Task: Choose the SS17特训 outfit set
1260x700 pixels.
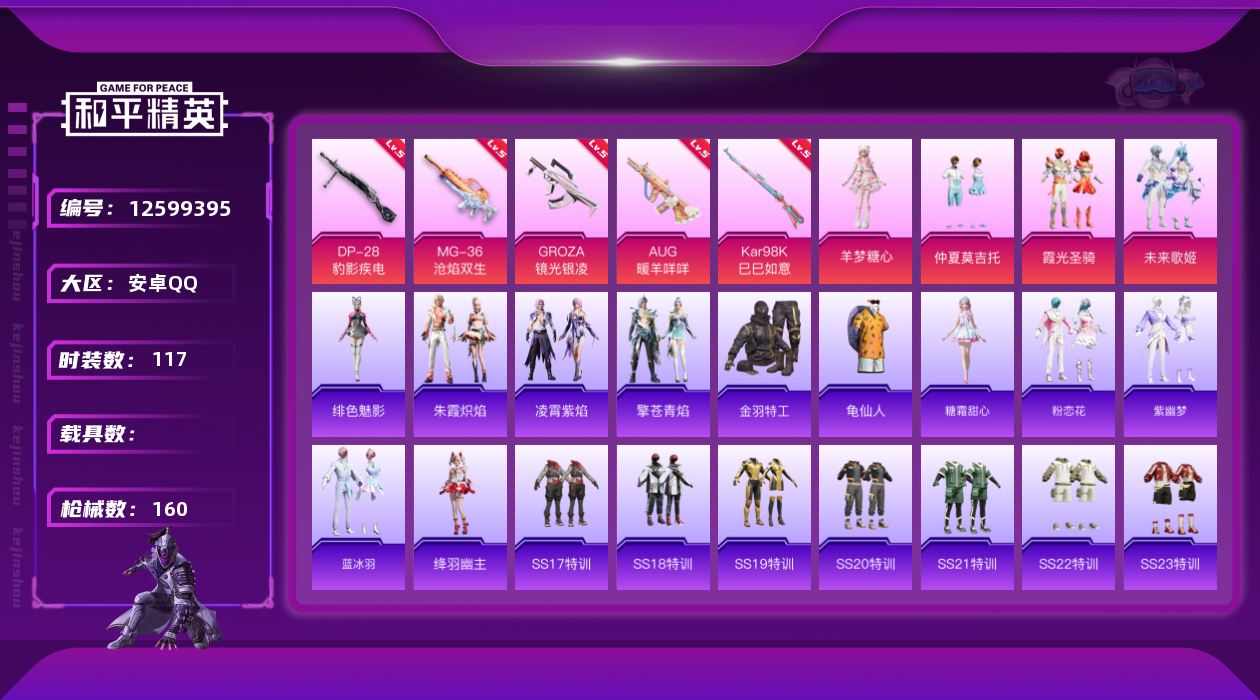Action: click(561, 517)
